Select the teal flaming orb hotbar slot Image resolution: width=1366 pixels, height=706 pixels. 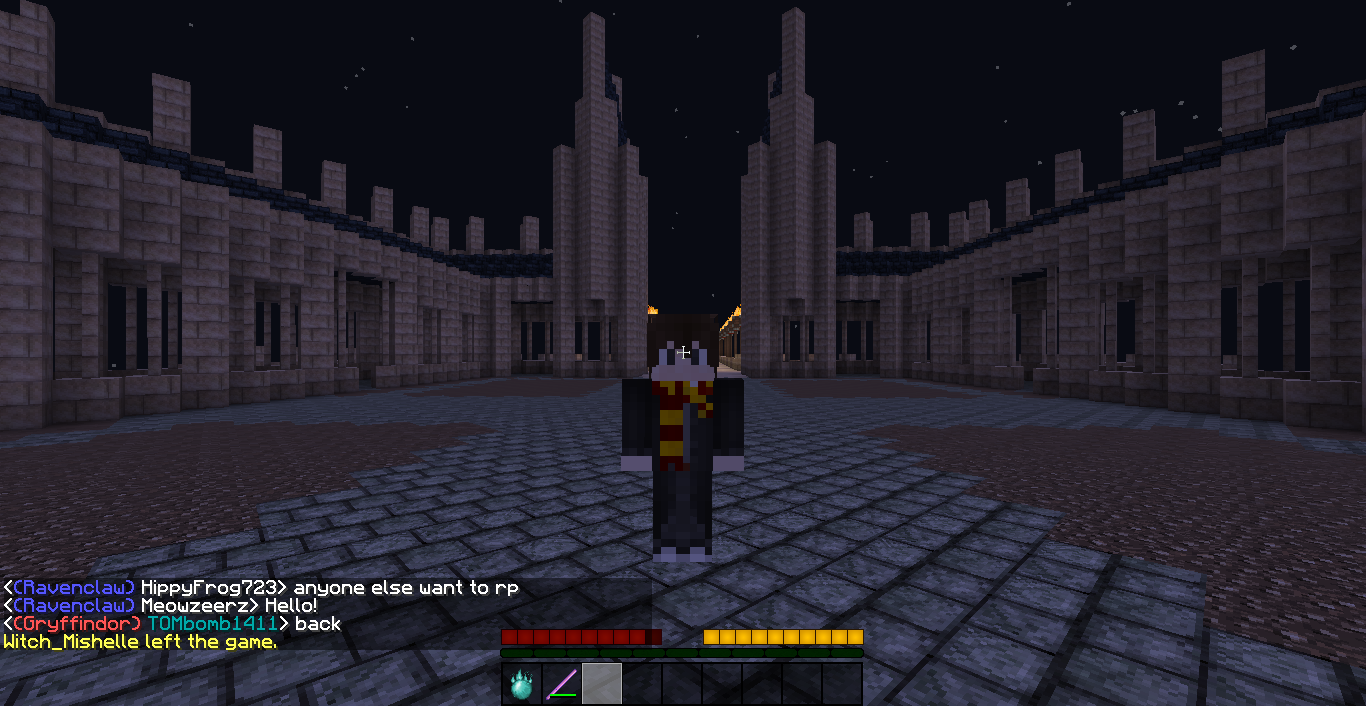[x=521, y=685]
